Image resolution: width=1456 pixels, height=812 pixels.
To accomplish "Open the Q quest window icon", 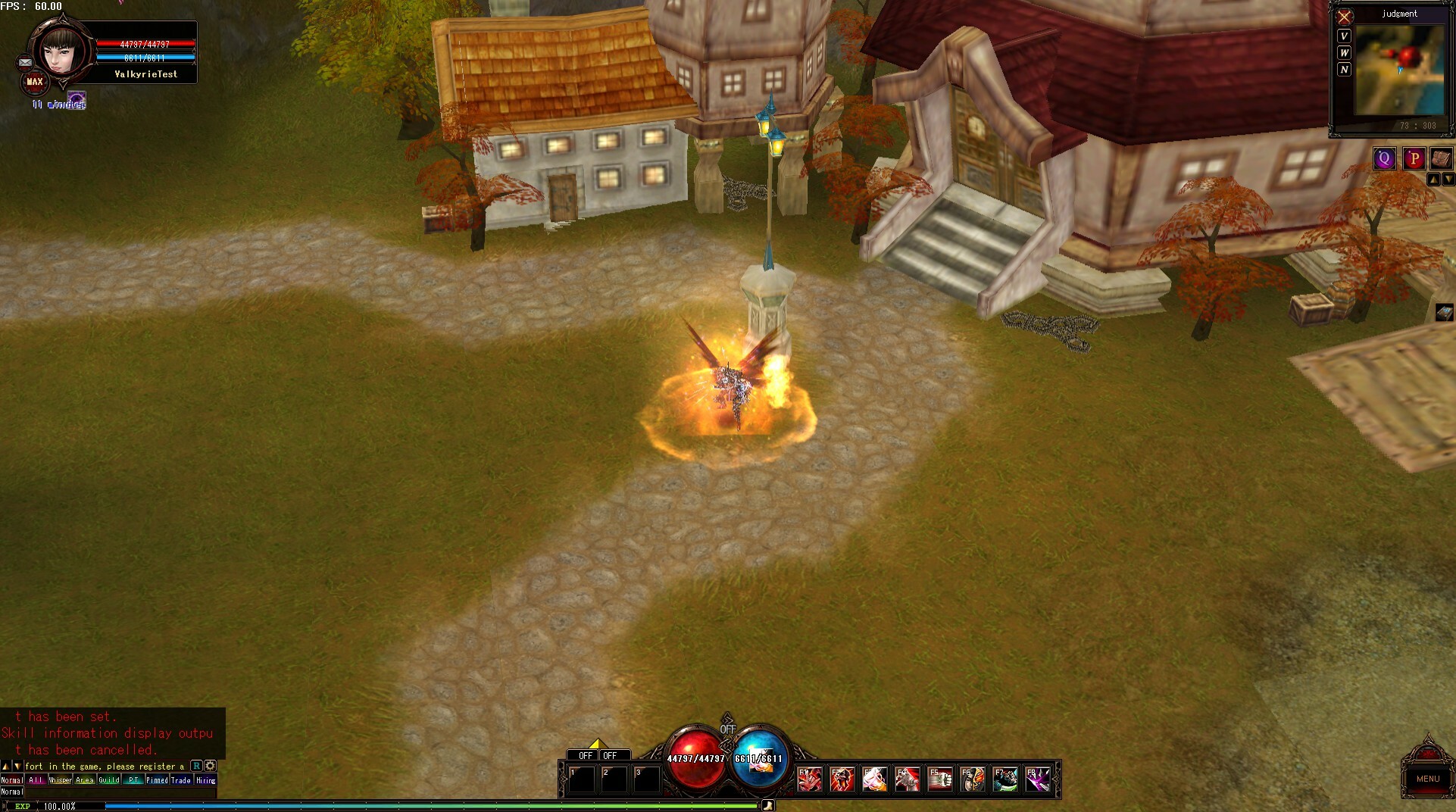I will coord(1384,158).
